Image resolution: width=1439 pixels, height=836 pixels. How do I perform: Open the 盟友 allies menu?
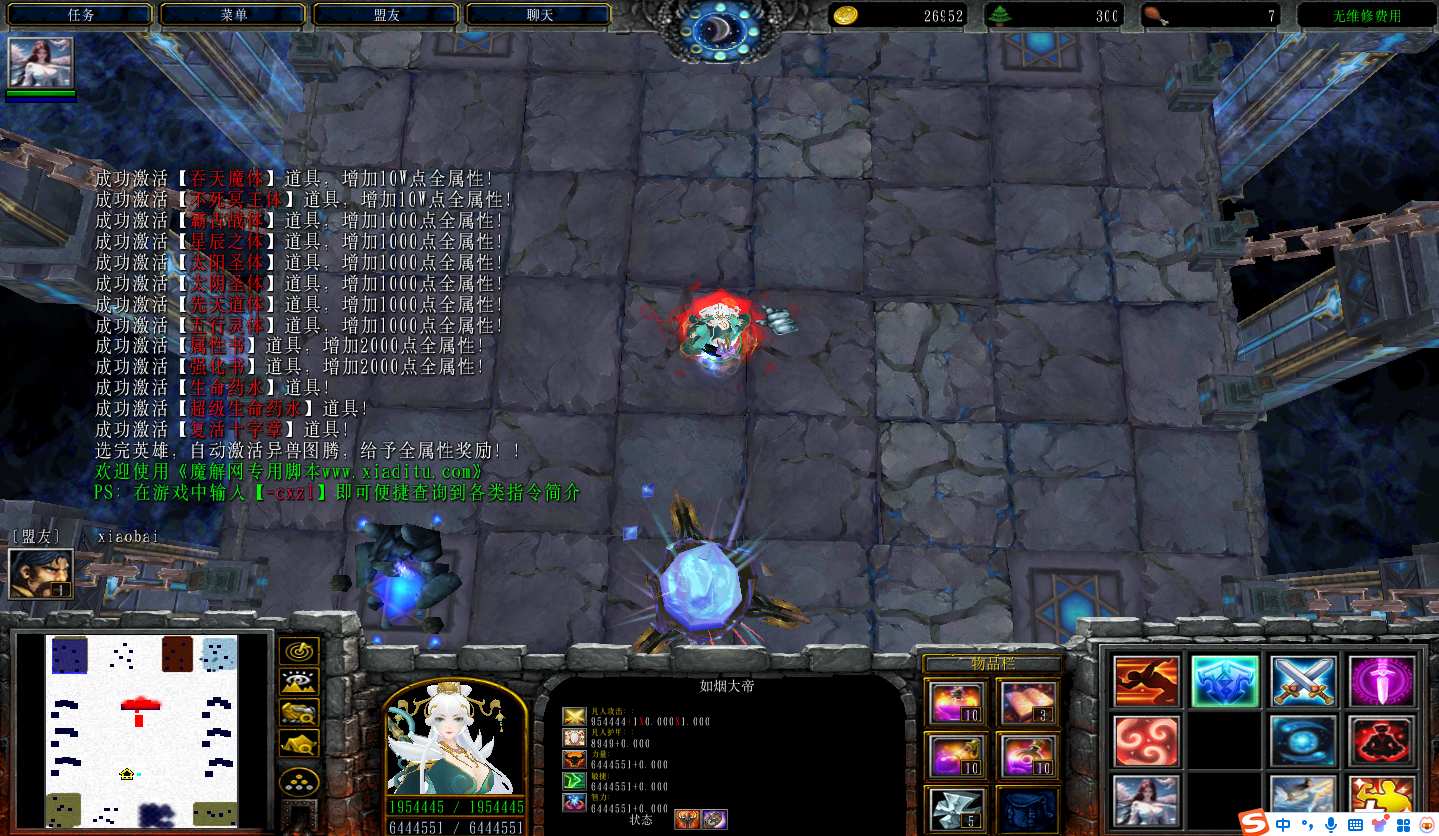pyautogui.click(x=387, y=15)
